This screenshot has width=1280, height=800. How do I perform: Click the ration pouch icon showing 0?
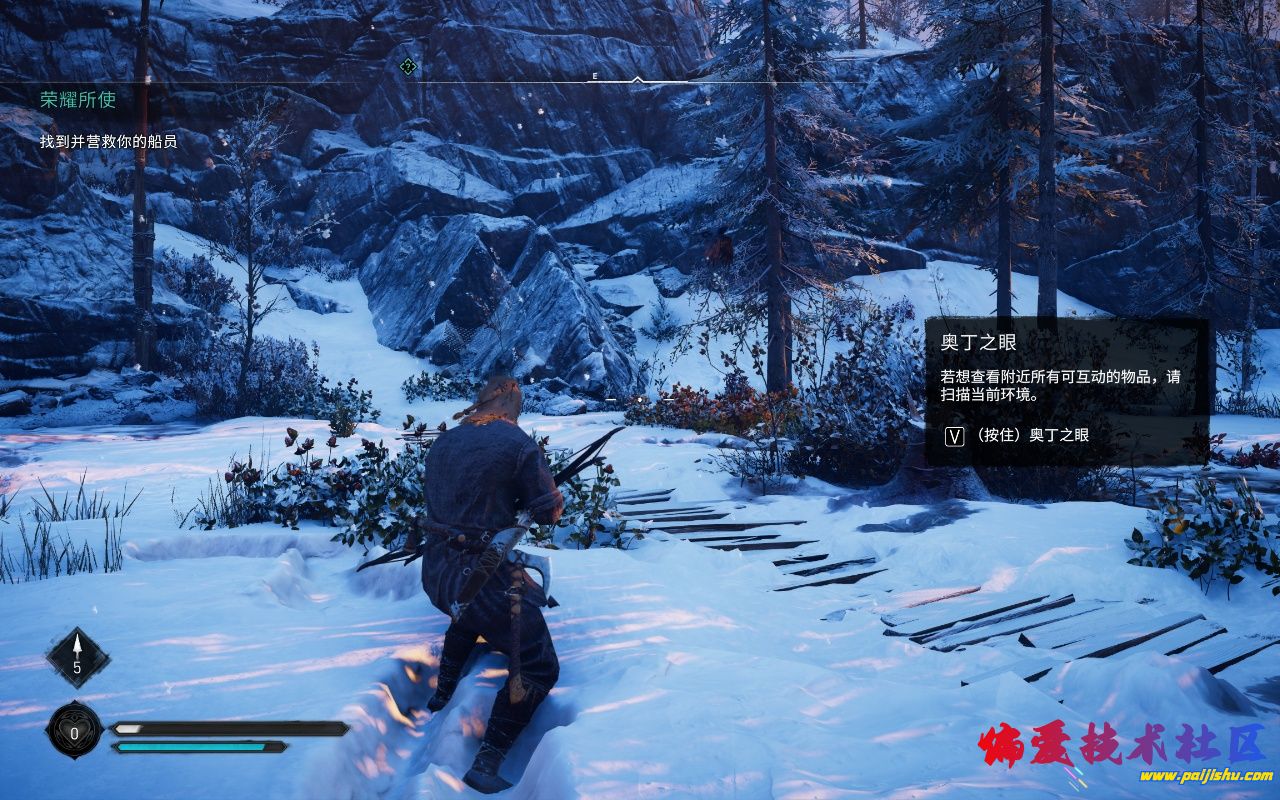(x=75, y=731)
